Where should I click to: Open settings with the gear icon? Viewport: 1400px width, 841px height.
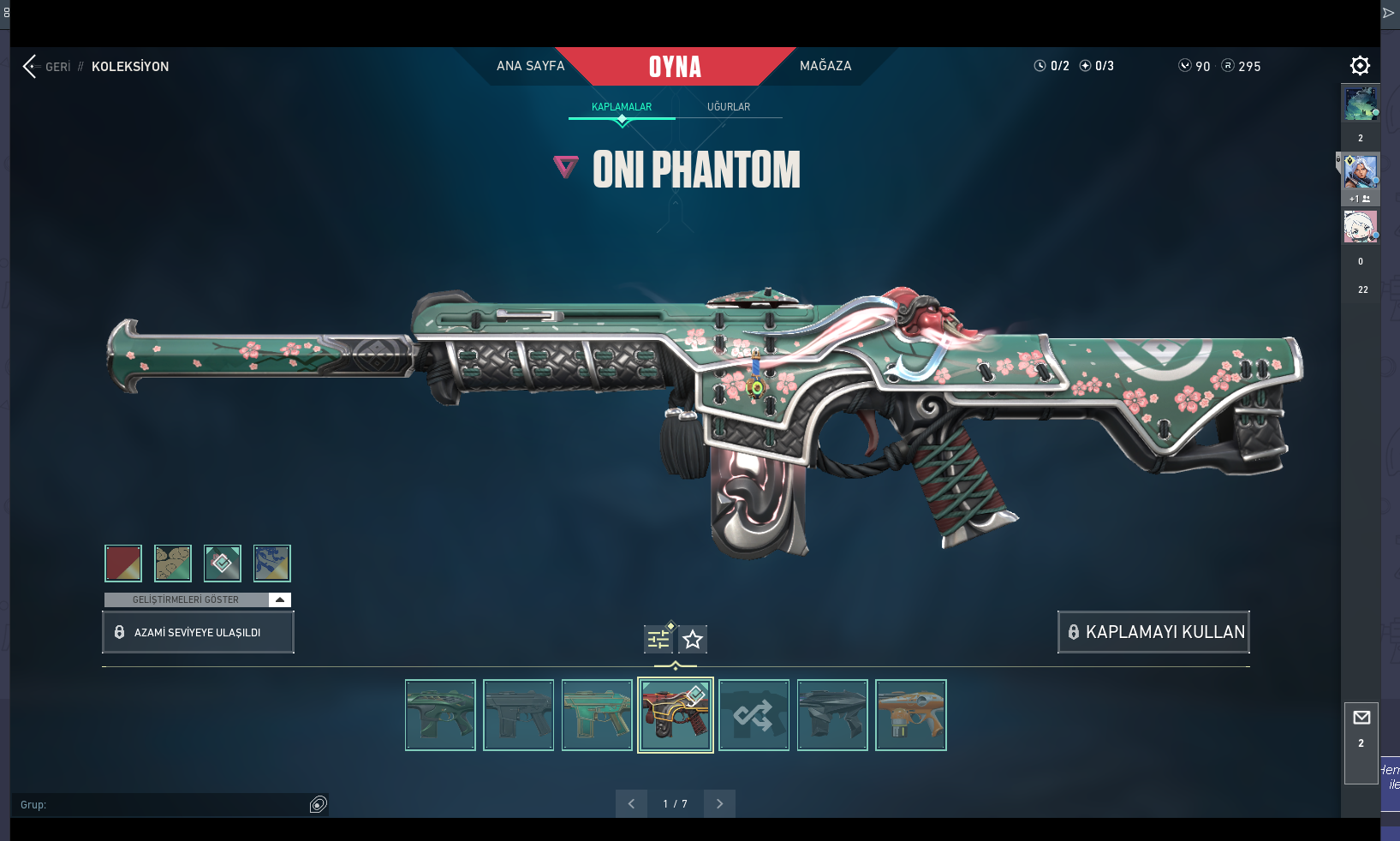point(1360,66)
